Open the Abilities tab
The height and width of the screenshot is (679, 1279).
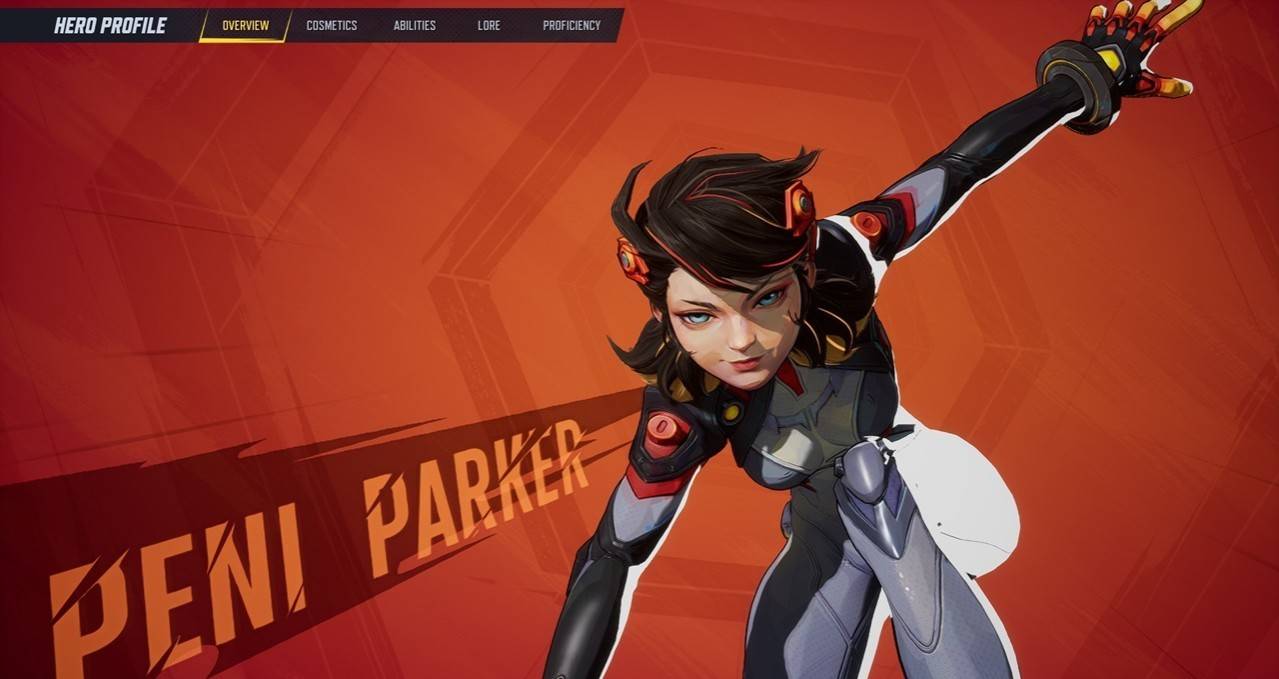414,25
